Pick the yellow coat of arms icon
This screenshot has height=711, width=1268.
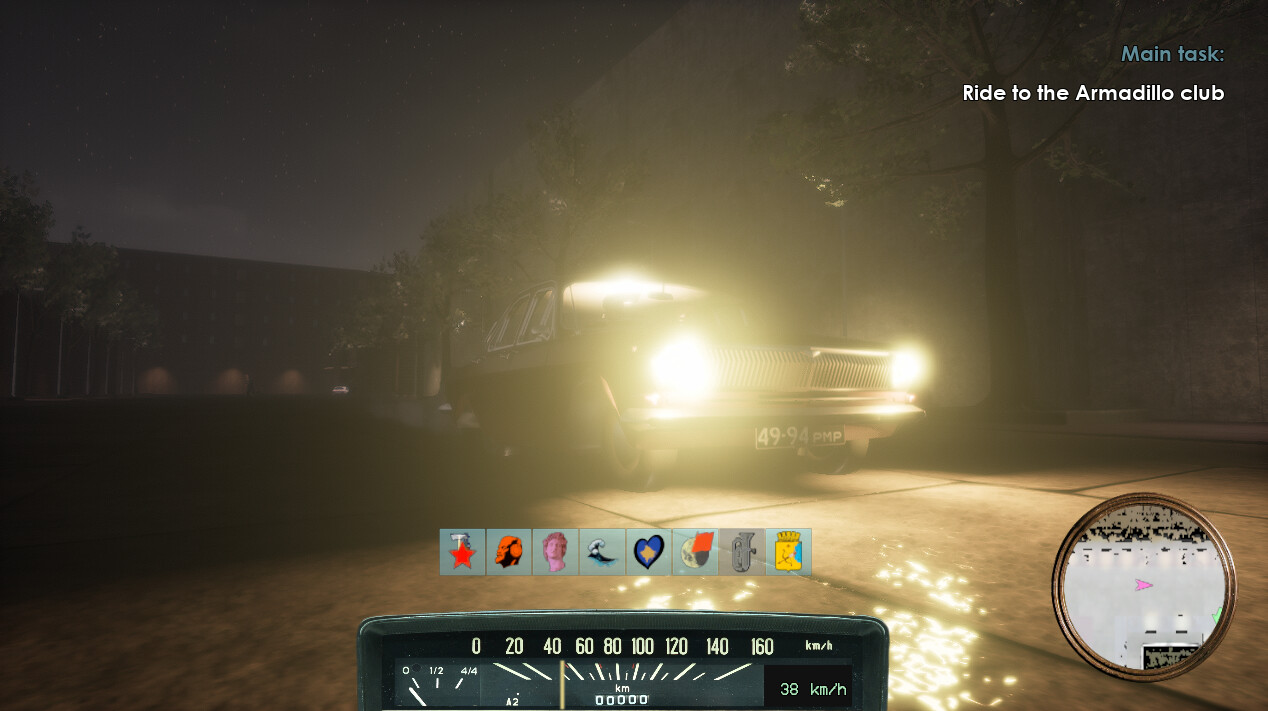point(788,552)
